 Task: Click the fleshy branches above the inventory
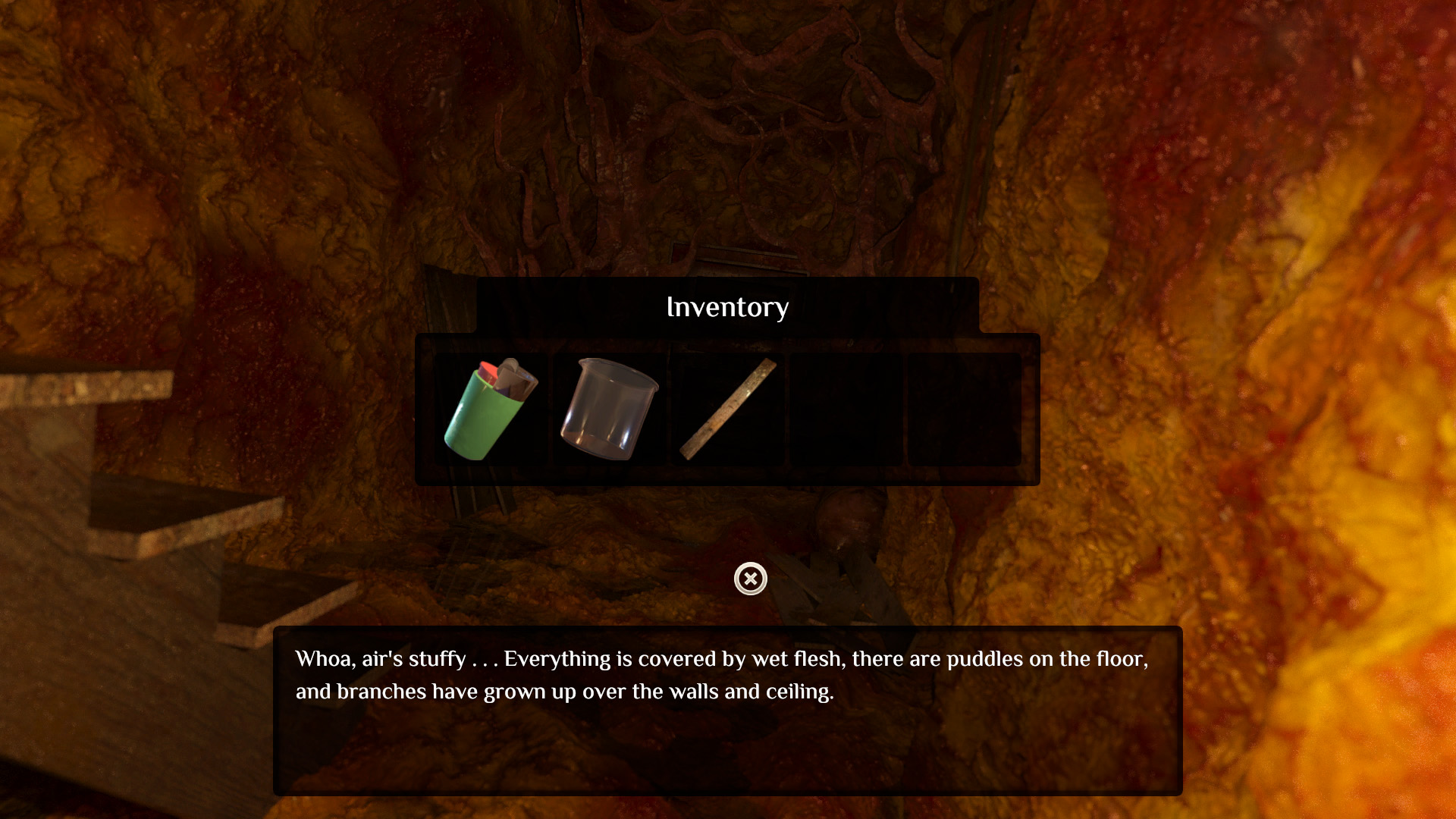pos(728,136)
